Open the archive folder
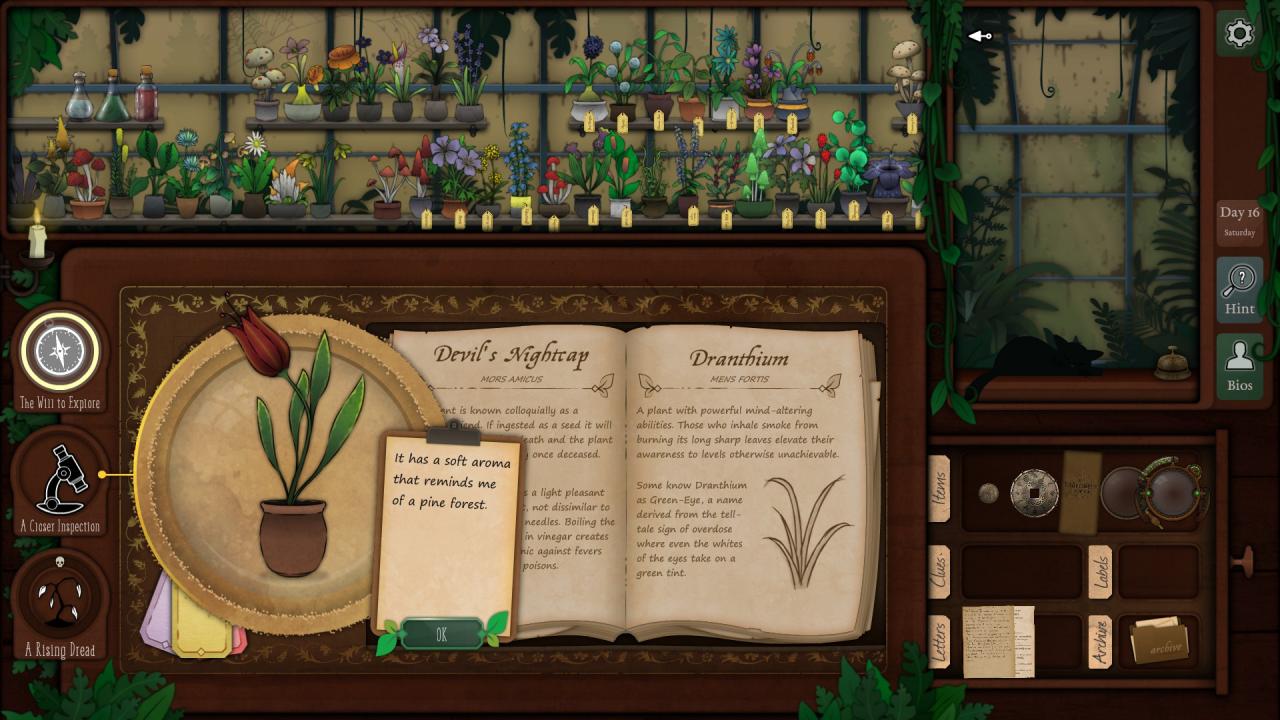The width and height of the screenshot is (1280, 720). (x=1158, y=642)
